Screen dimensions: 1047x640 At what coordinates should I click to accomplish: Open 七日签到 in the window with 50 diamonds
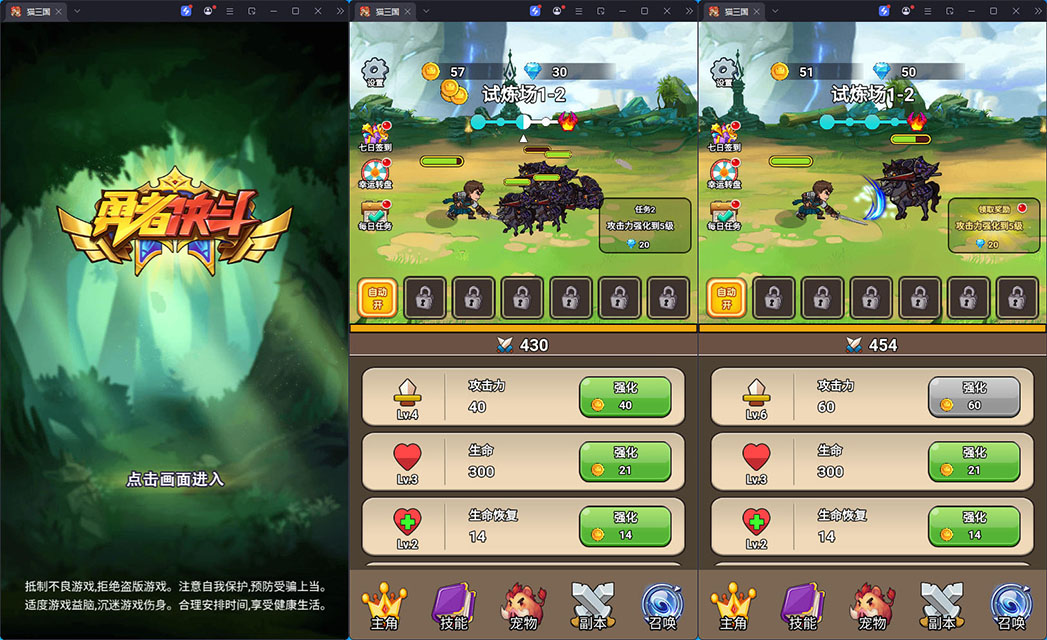[725, 137]
